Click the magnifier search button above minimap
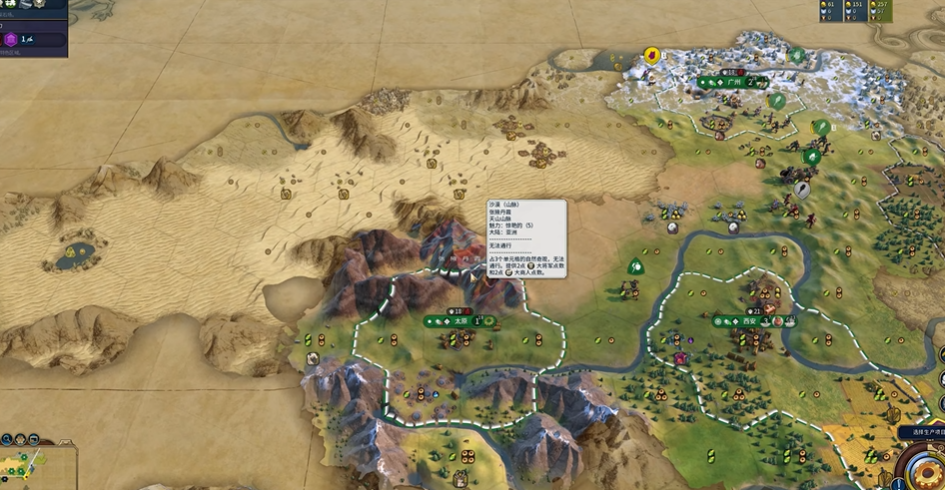The image size is (945, 490). click(6, 439)
